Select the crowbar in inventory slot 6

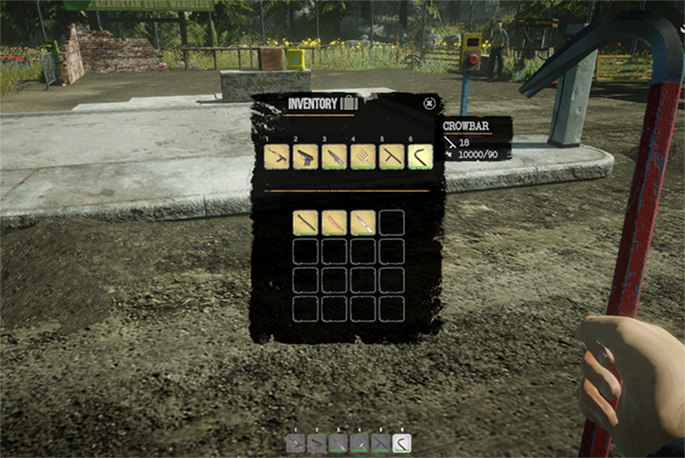[420, 157]
